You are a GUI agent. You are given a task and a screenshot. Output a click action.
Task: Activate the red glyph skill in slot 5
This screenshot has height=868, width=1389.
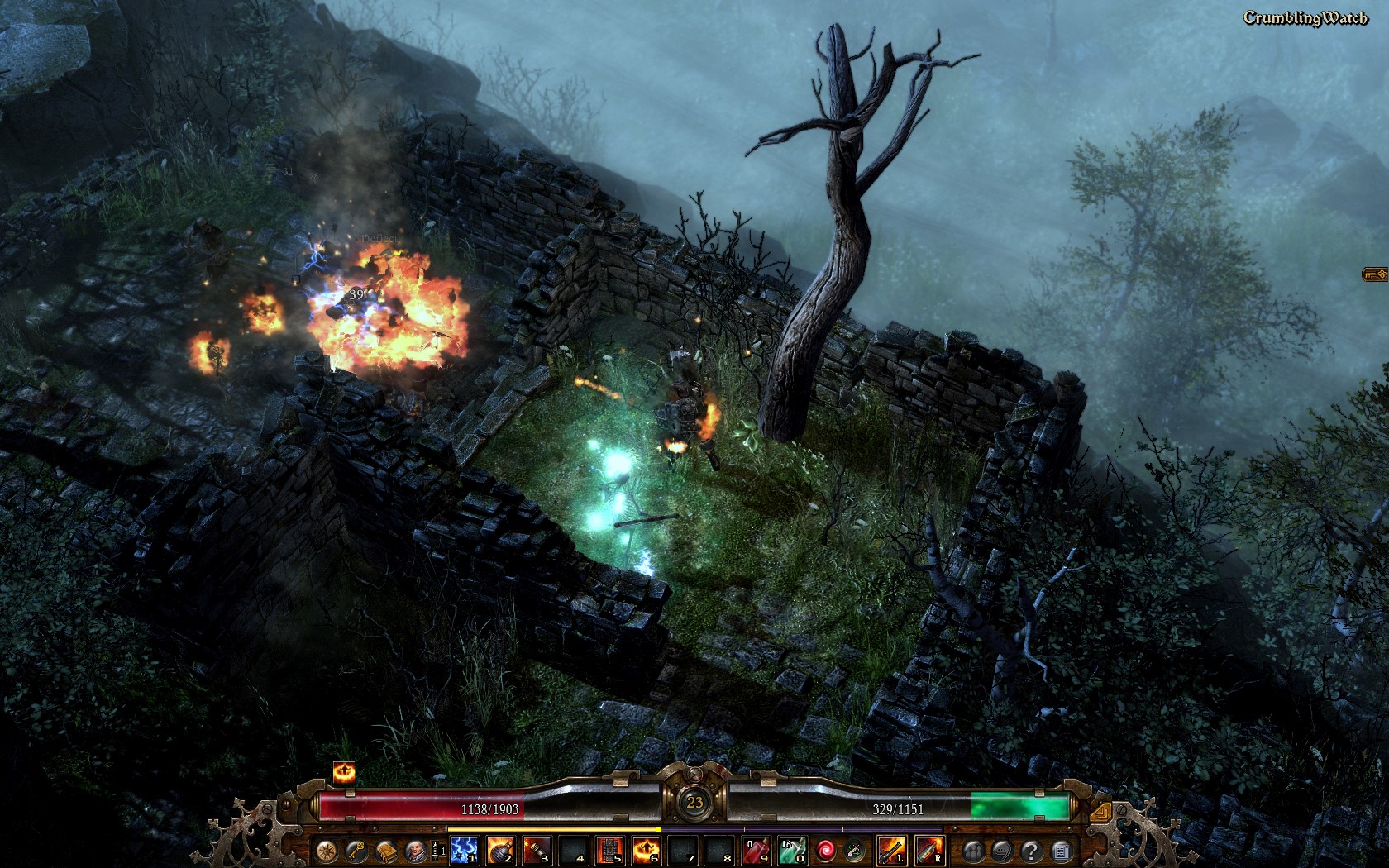coord(609,850)
